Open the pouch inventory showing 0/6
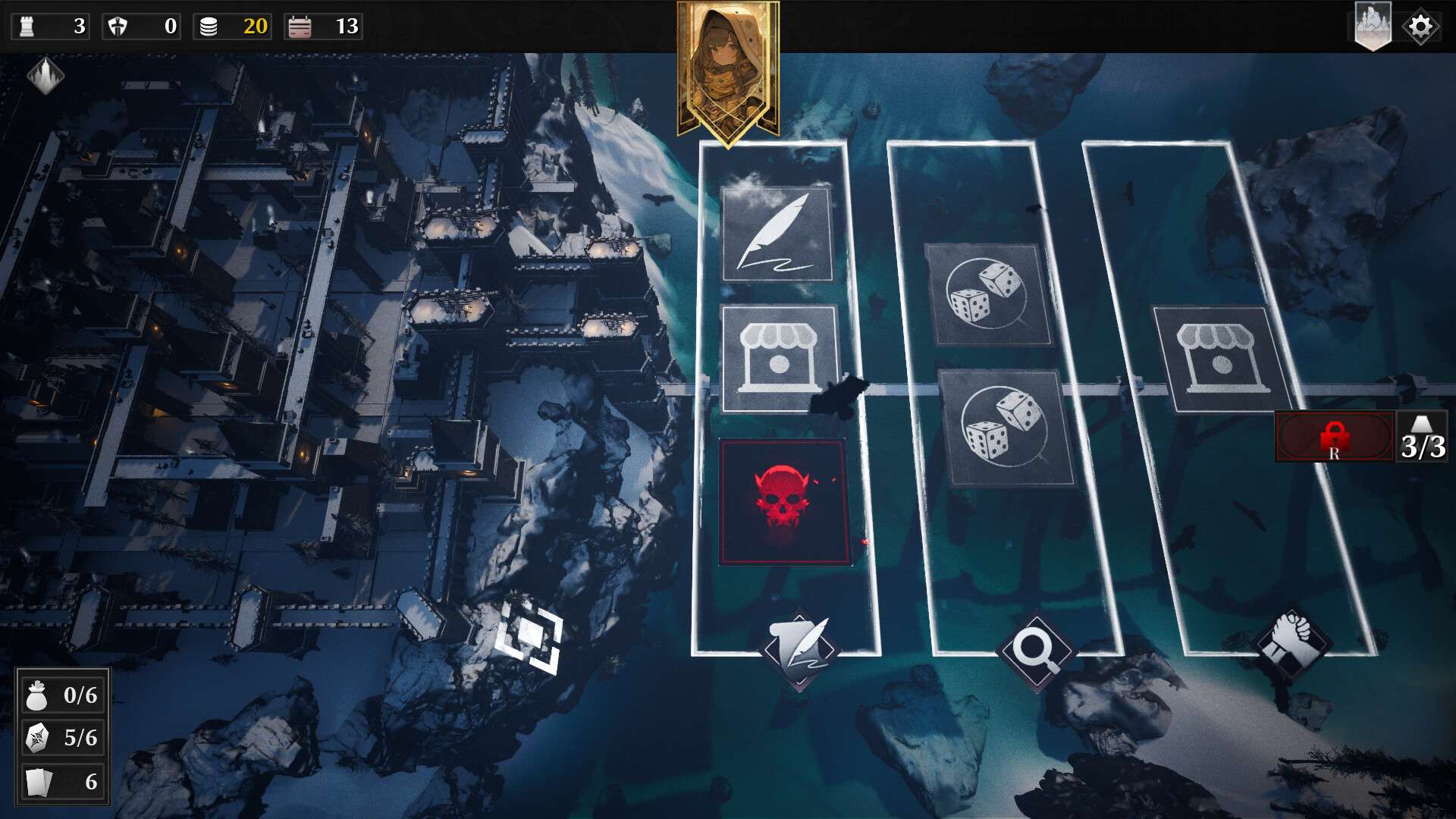 [x=63, y=695]
